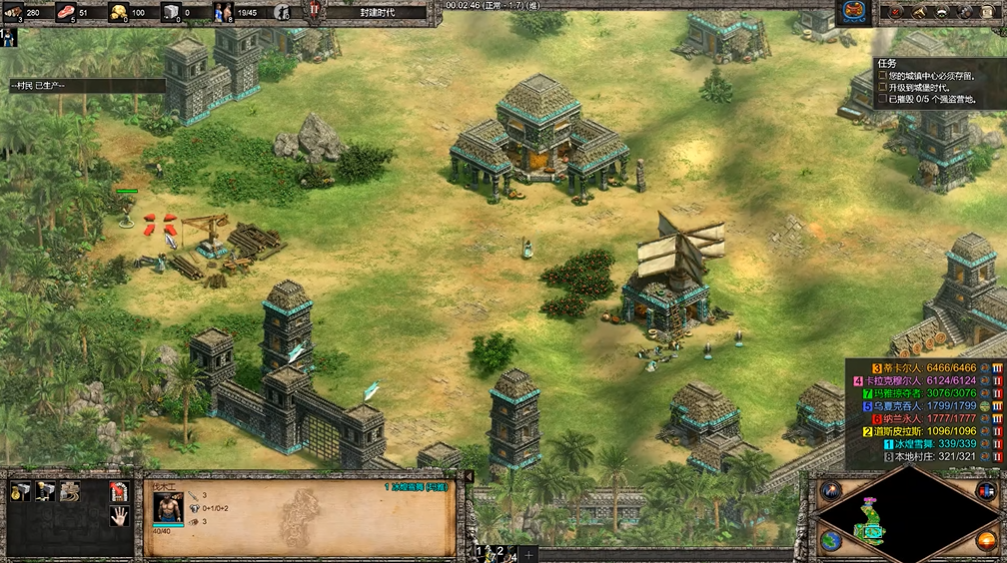The width and height of the screenshot is (1007, 563).
Task: Open objectives via the red checkmark icon
Action: tap(897, 12)
